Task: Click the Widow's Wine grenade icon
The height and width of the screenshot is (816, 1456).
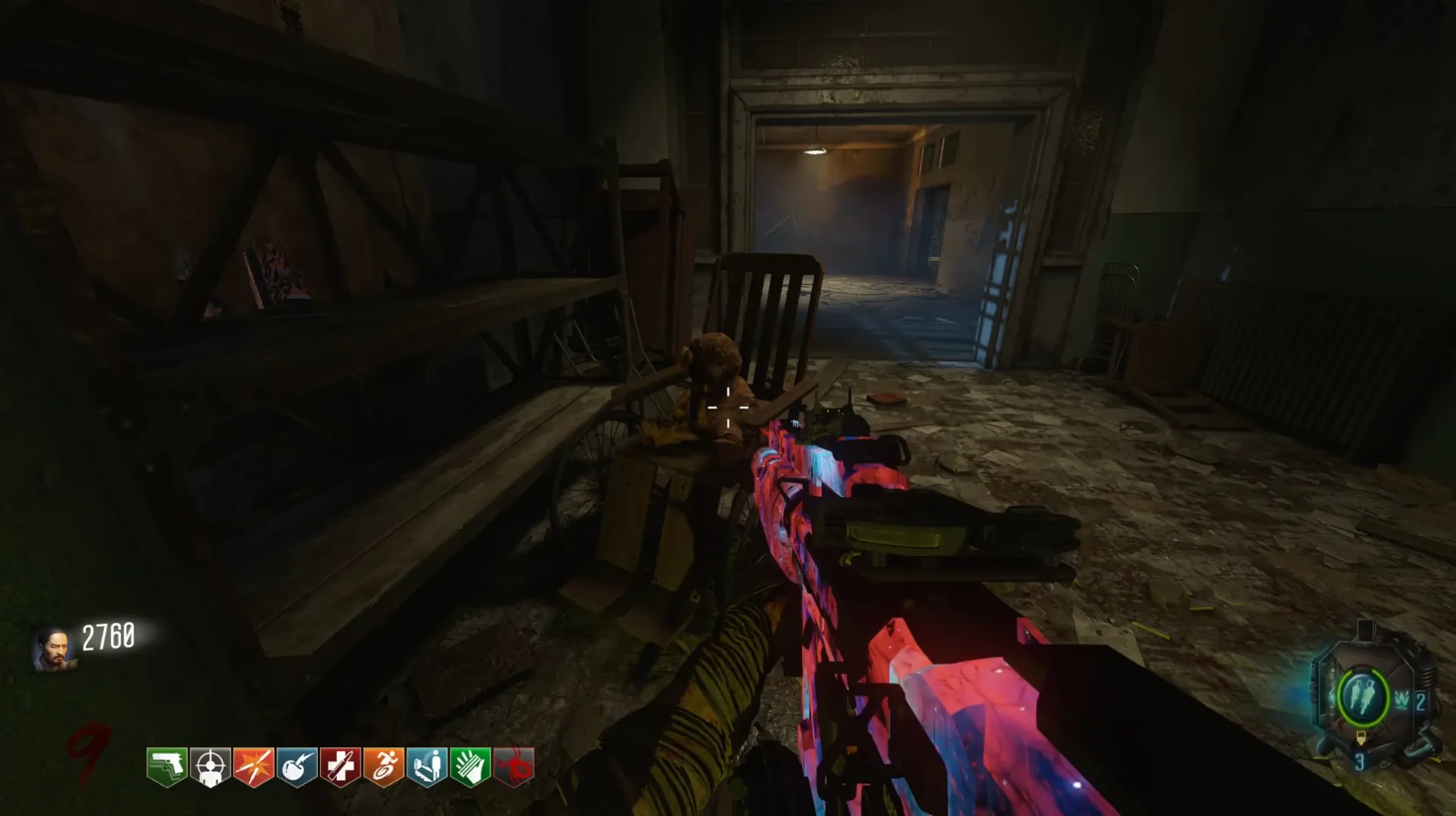Action: (1402, 701)
